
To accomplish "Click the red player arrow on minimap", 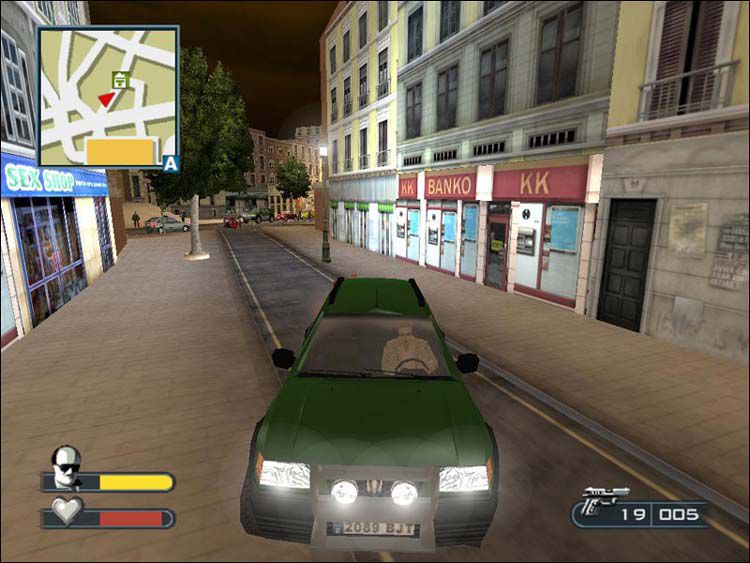I will point(106,98).
